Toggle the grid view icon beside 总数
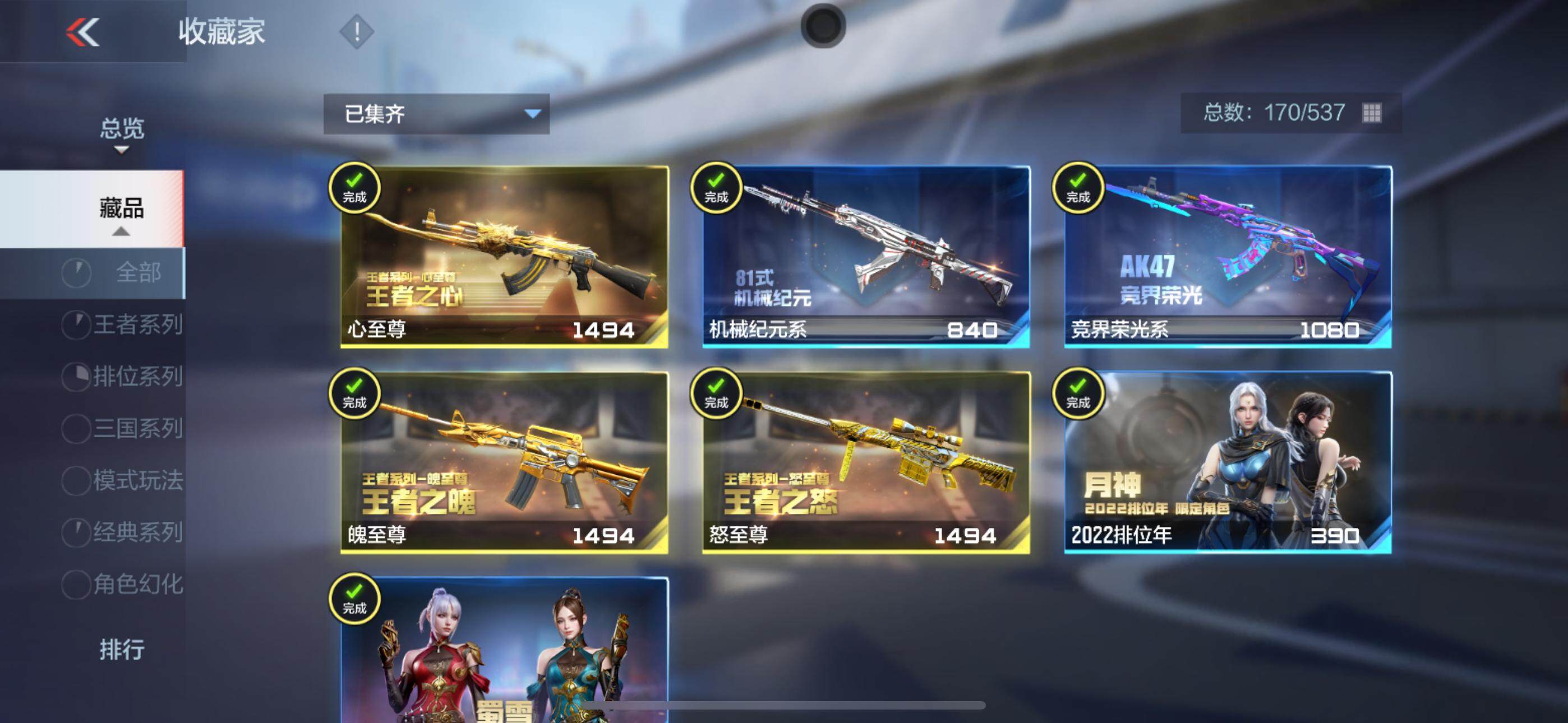Screen dimensions: 1568x723 pyautogui.click(x=1371, y=113)
